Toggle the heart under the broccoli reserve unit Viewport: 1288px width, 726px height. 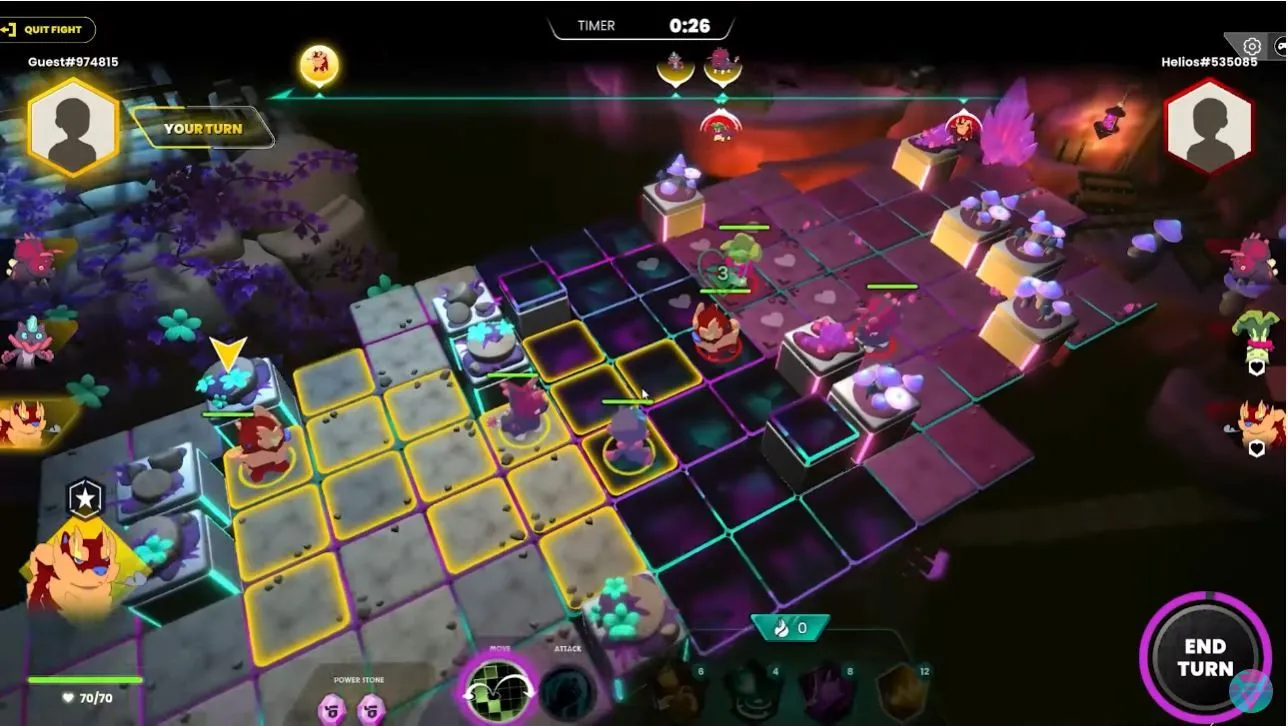1256,368
